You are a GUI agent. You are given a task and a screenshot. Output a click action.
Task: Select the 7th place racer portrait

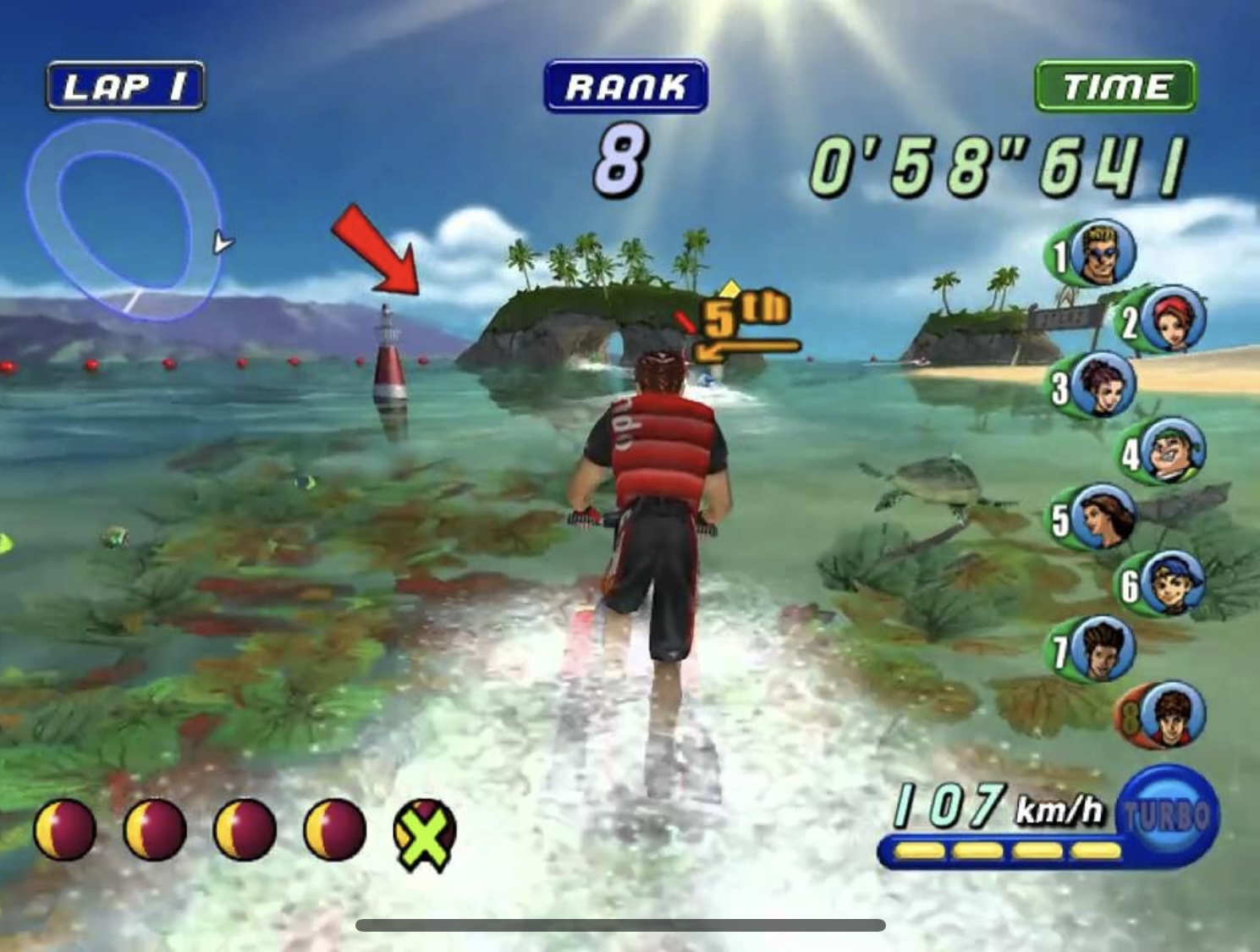pyautogui.click(x=1103, y=649)
